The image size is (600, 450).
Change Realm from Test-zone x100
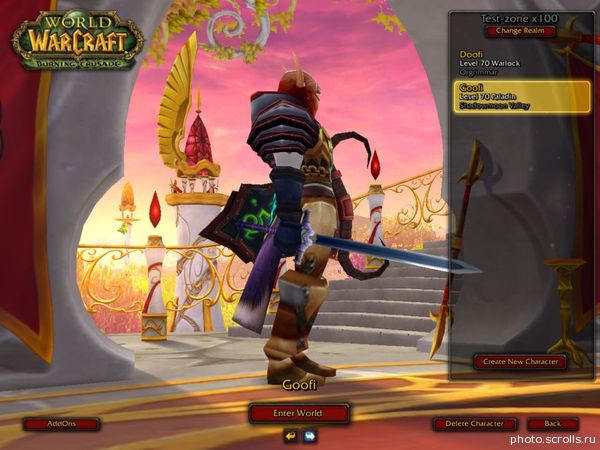click(x=518, y=31)
